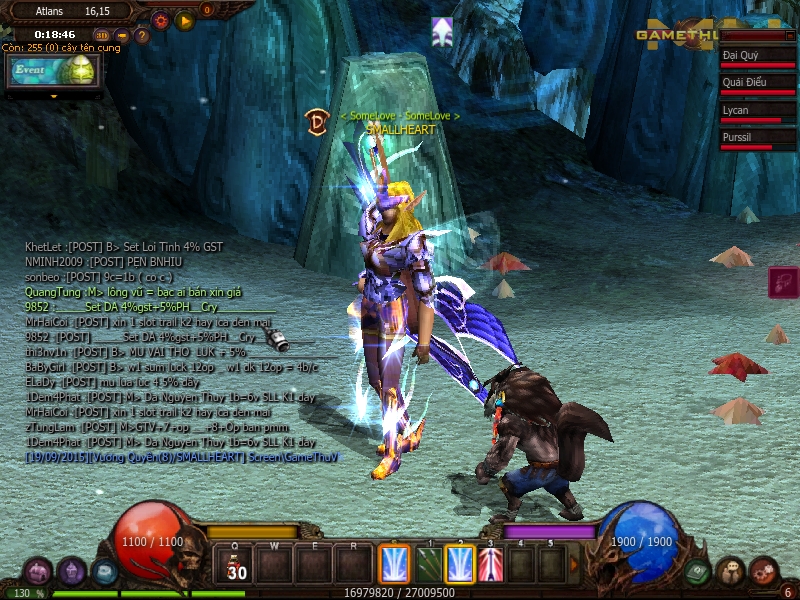The height and width of the screenshot is (600, 800).
Task: Toggle the 3D view button
Action: pyautogui.click(x=101, y=36)
